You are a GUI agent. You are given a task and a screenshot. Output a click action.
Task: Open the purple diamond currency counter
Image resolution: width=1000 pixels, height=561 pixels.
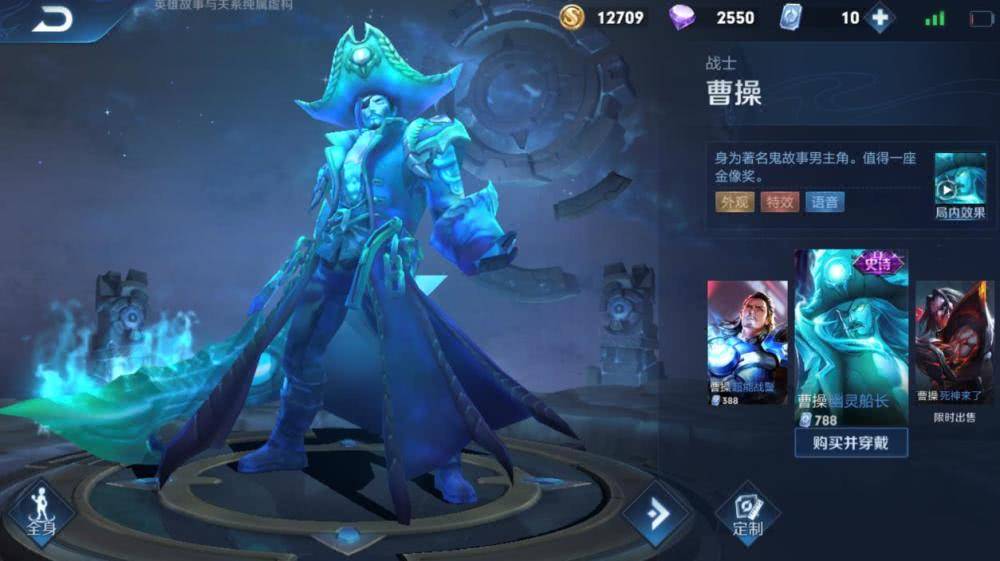720,18
